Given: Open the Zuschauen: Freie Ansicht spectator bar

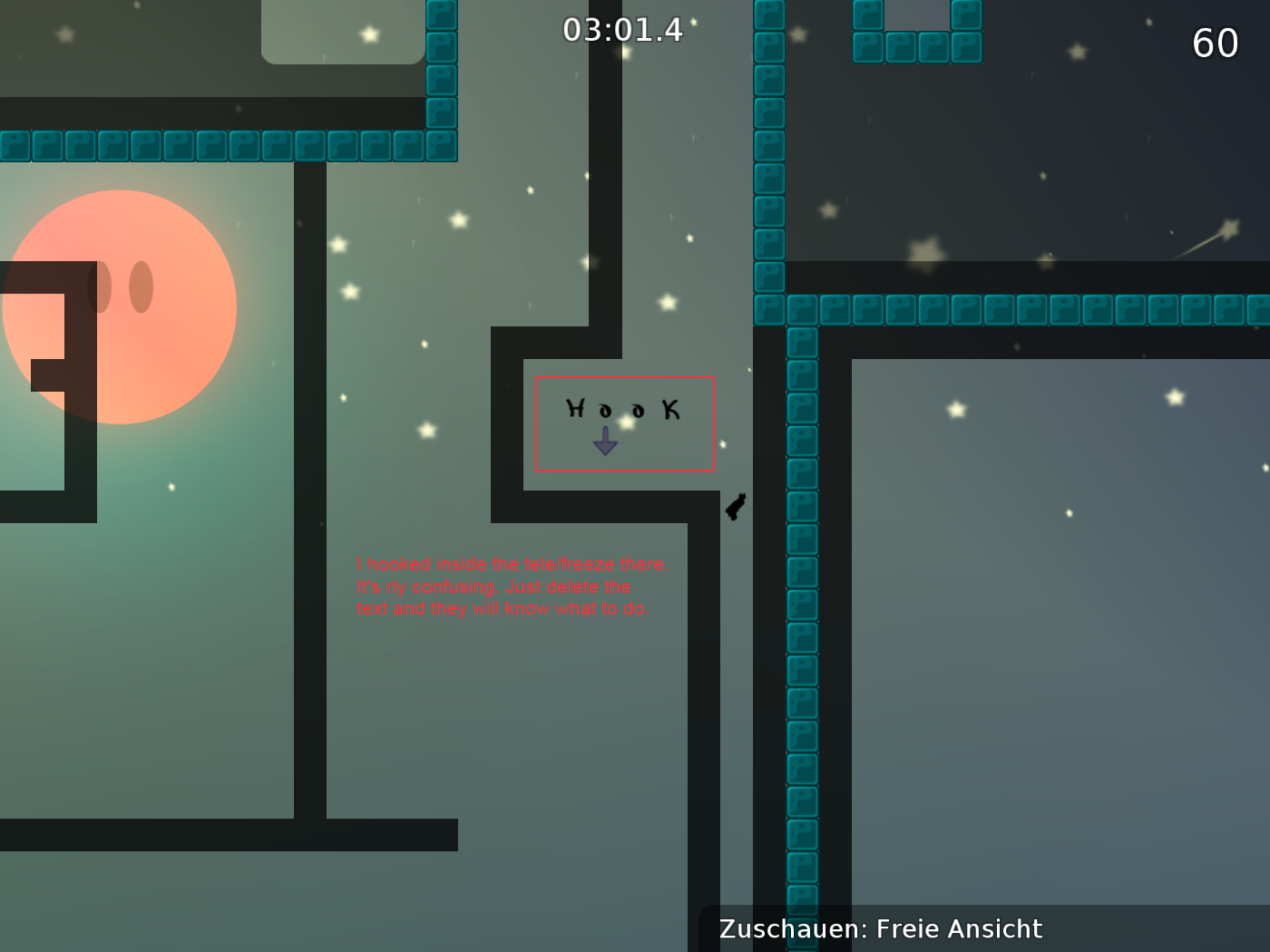Looking at the screenshot, I should (x=878, y=928).
